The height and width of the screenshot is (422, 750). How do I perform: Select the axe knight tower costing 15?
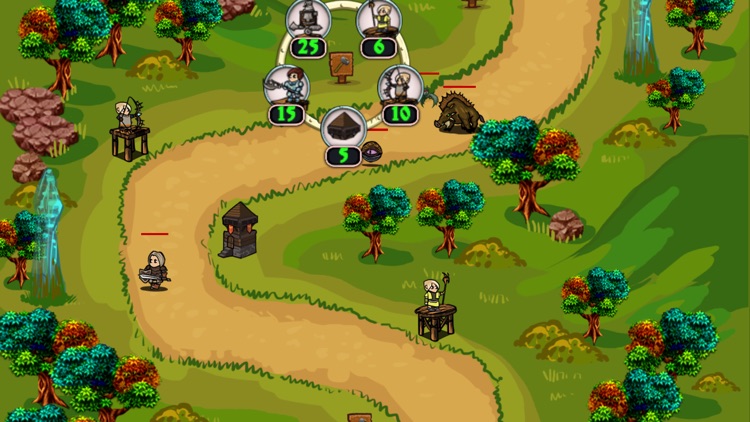(286, 87)
